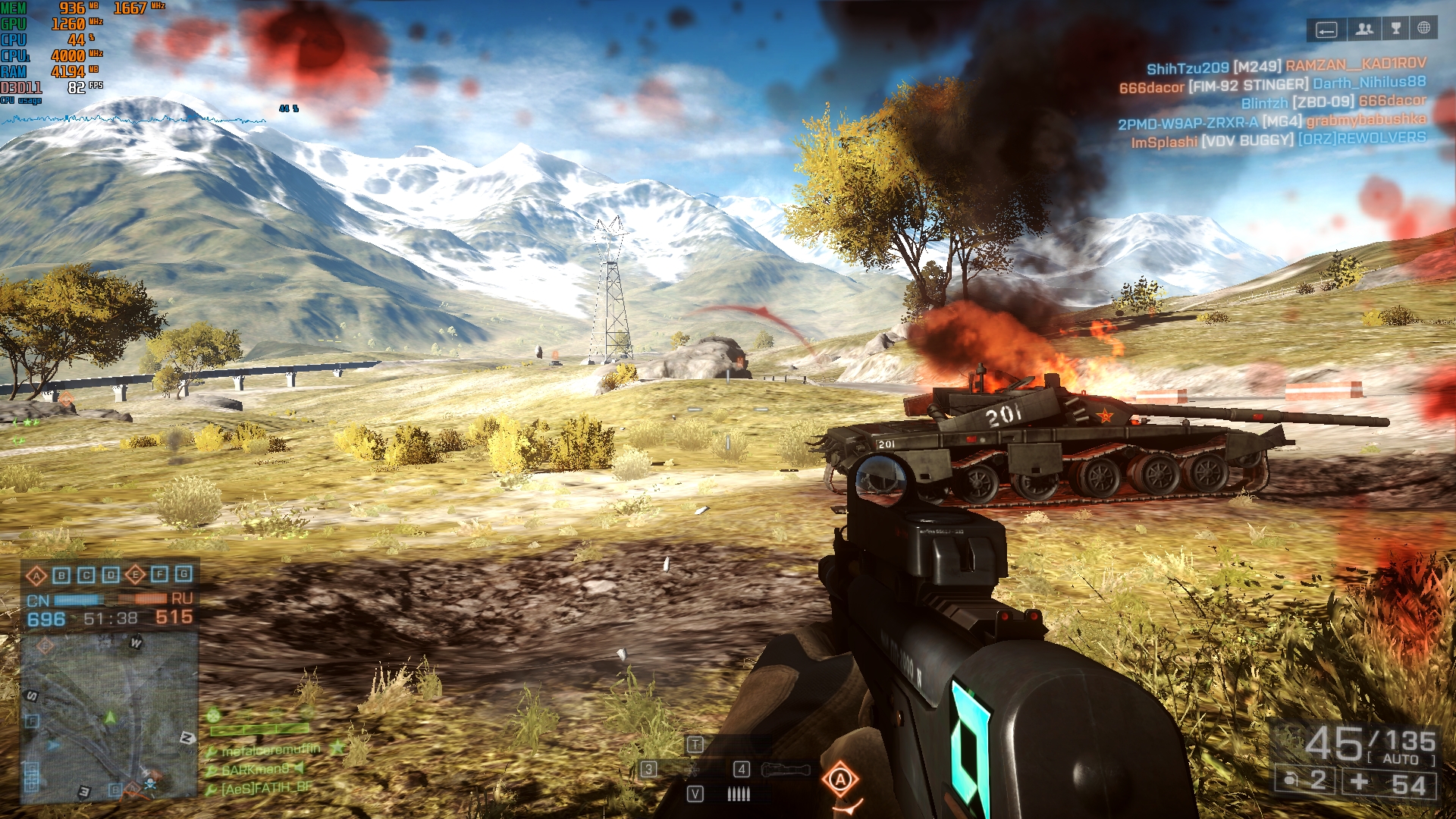The height and width of the screenshot is (819, 1456).
Task: Choose objective flag C in the flag row
Action: [x=86, y=576]
